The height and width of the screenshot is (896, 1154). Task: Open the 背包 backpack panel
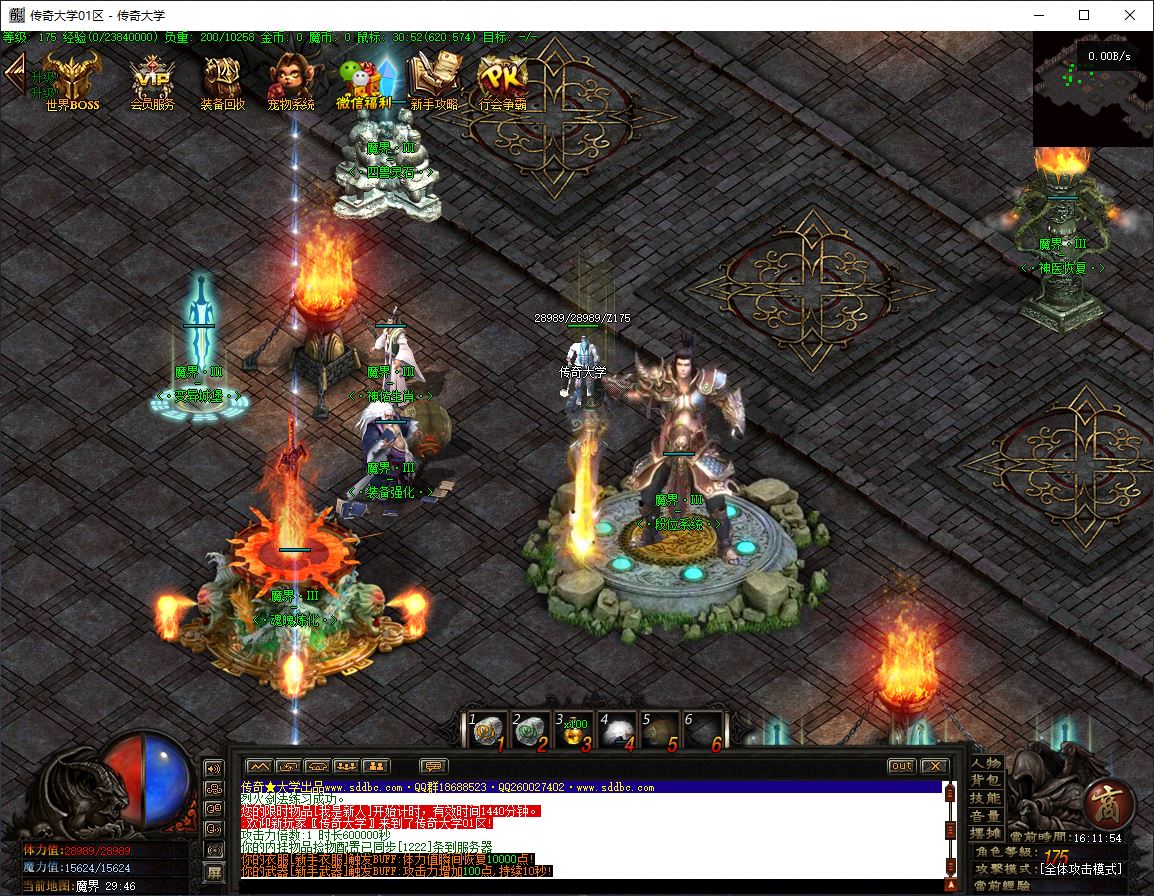point(986,780)
